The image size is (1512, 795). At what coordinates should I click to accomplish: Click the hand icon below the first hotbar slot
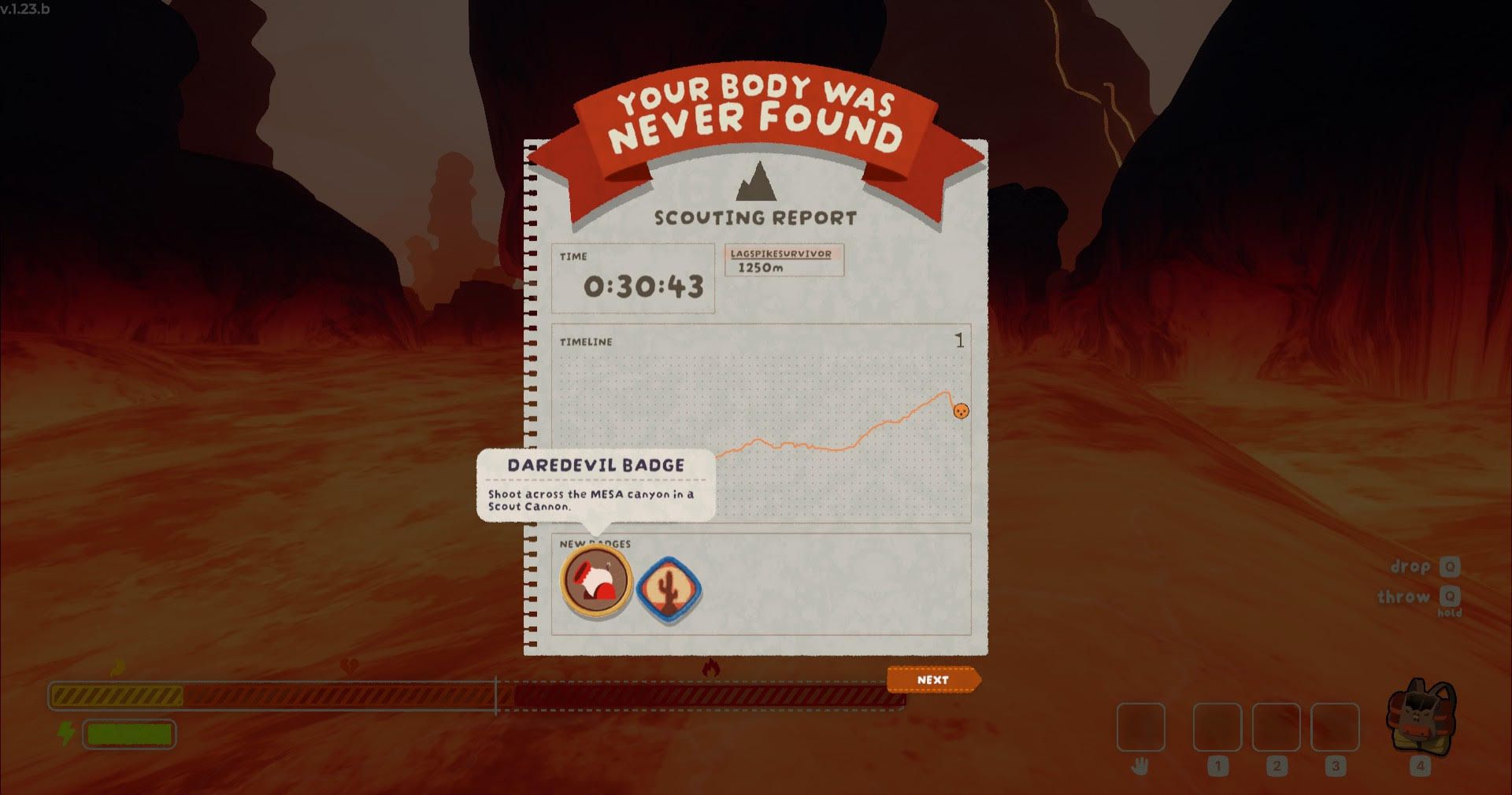(1141, 767)
